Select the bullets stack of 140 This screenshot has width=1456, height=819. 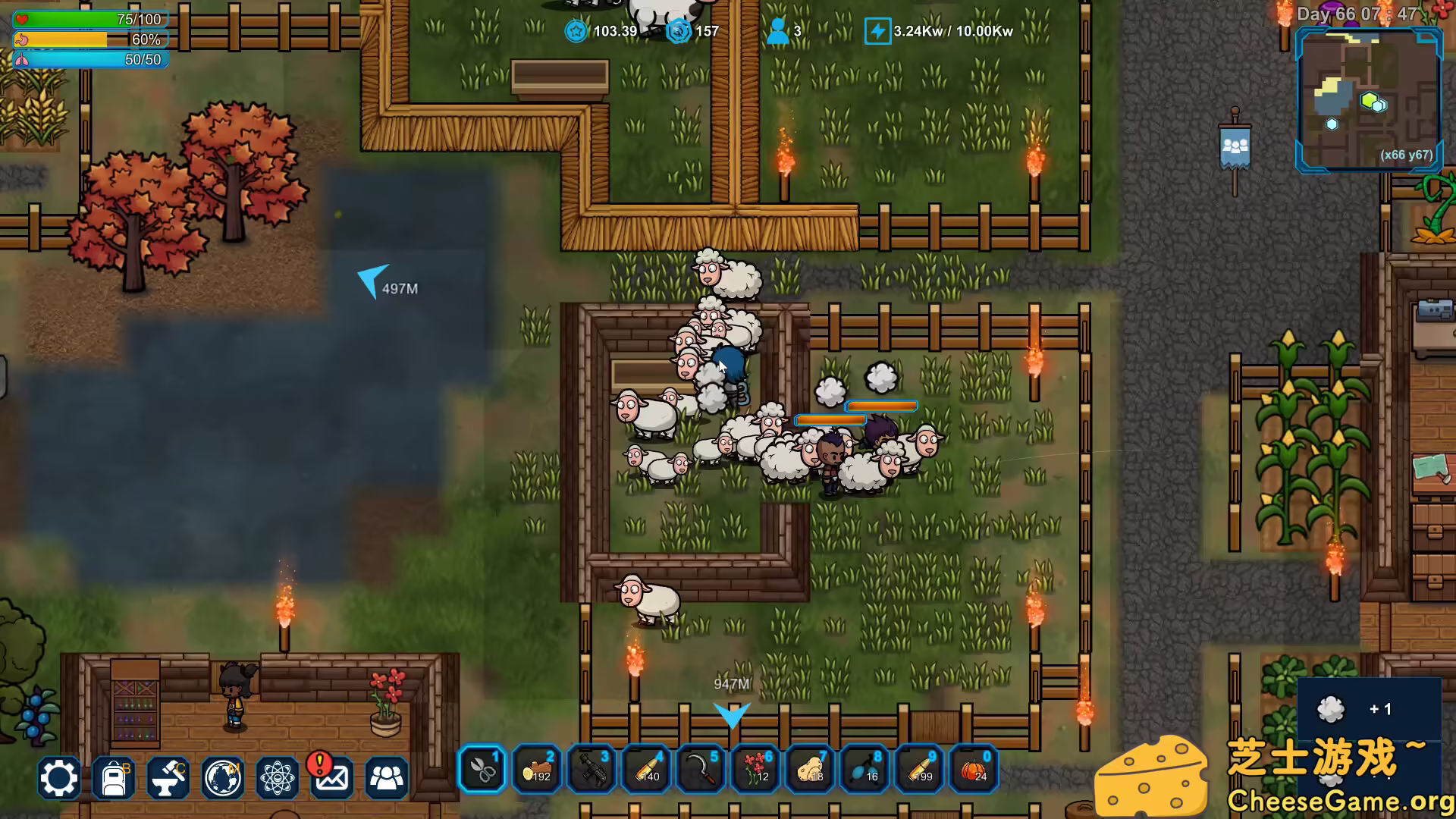coord(646,769)
